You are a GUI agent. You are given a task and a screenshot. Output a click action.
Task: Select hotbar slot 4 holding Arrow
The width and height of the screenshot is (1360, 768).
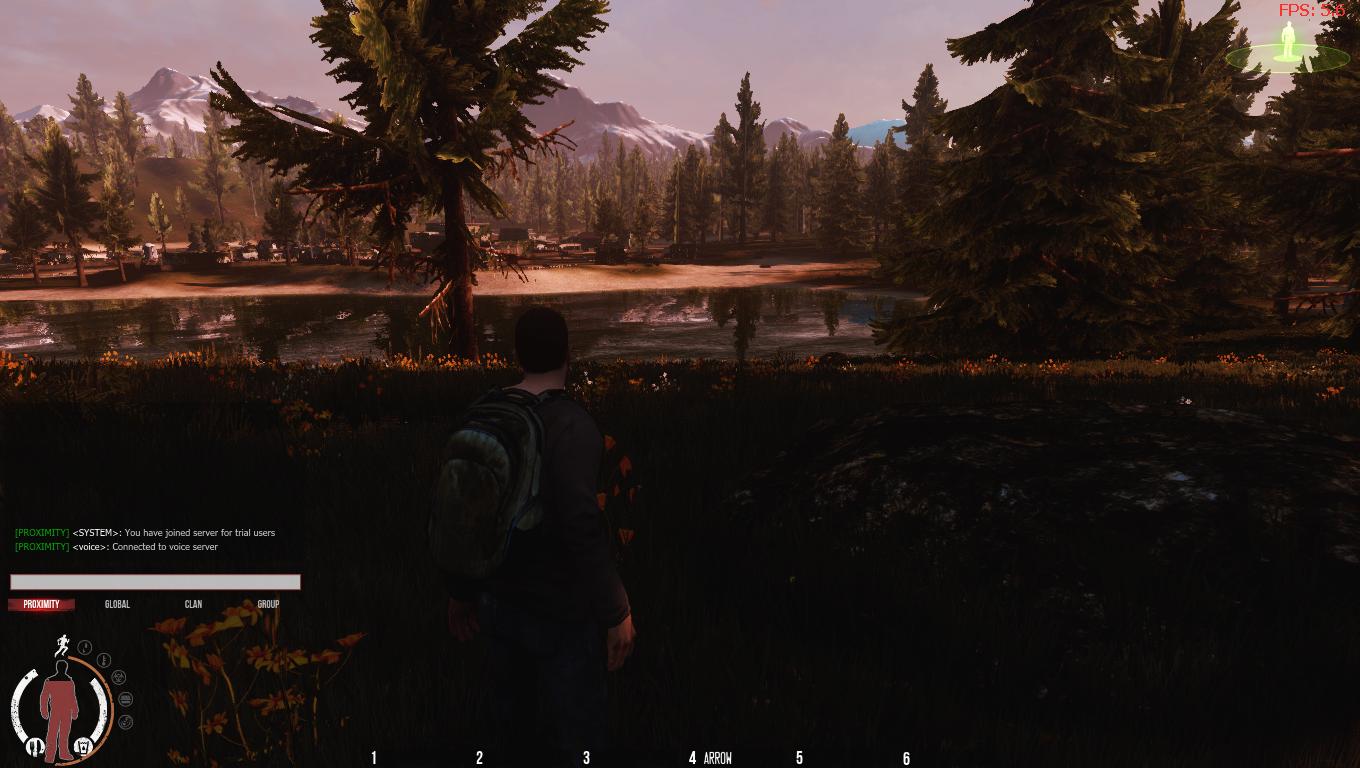(x=710, y=758)
